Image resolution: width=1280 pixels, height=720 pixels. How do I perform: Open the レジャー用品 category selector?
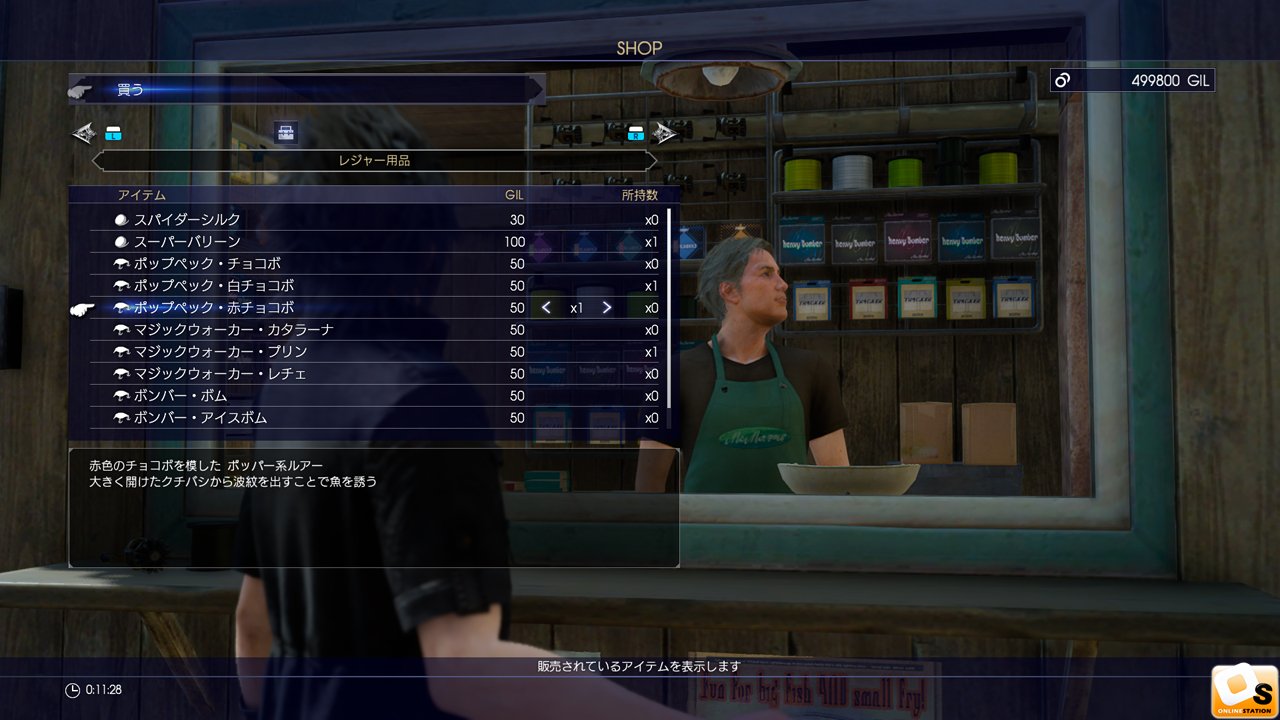point(374,160)
